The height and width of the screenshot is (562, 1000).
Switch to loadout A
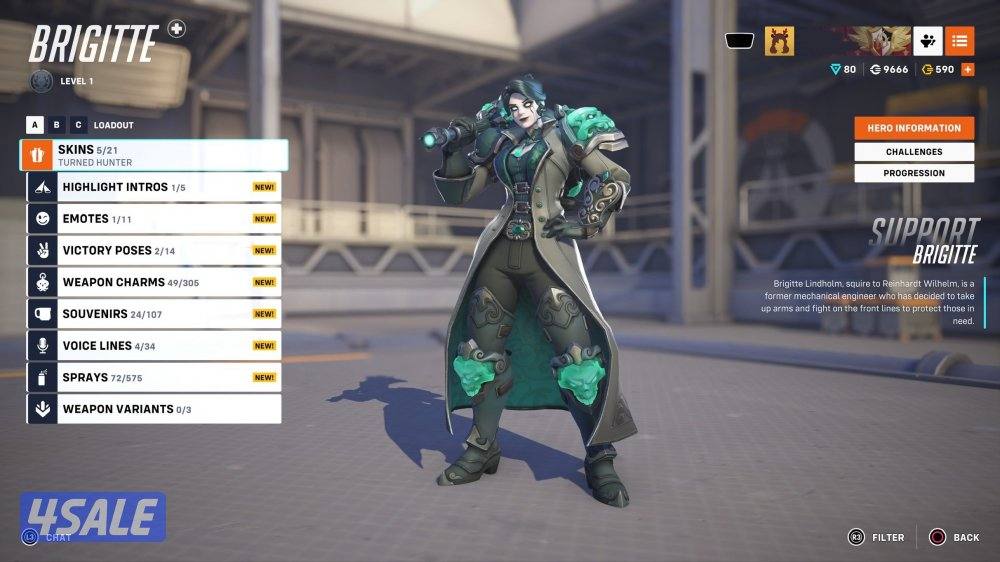[36, 125]
